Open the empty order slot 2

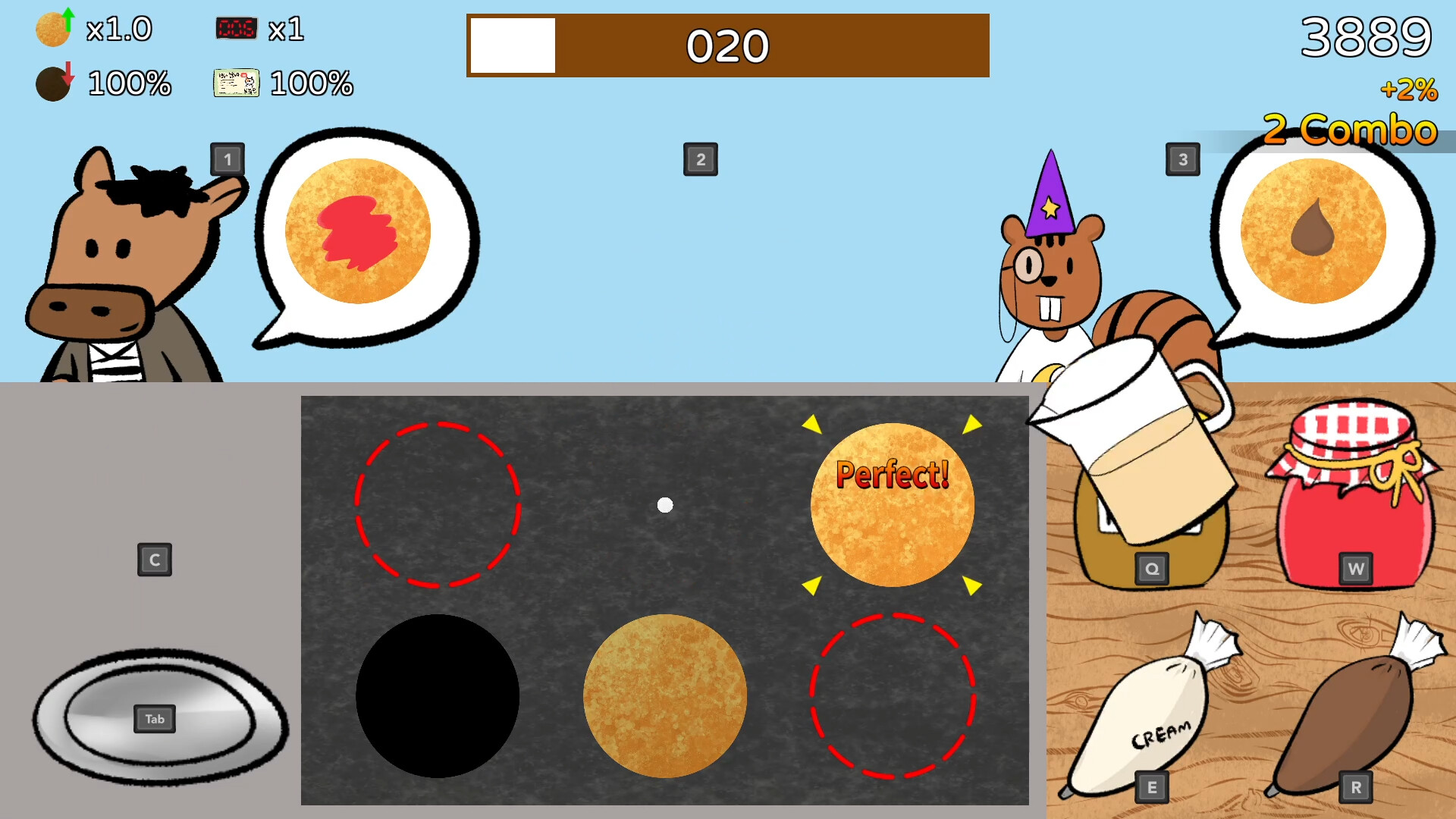point(700,159)
